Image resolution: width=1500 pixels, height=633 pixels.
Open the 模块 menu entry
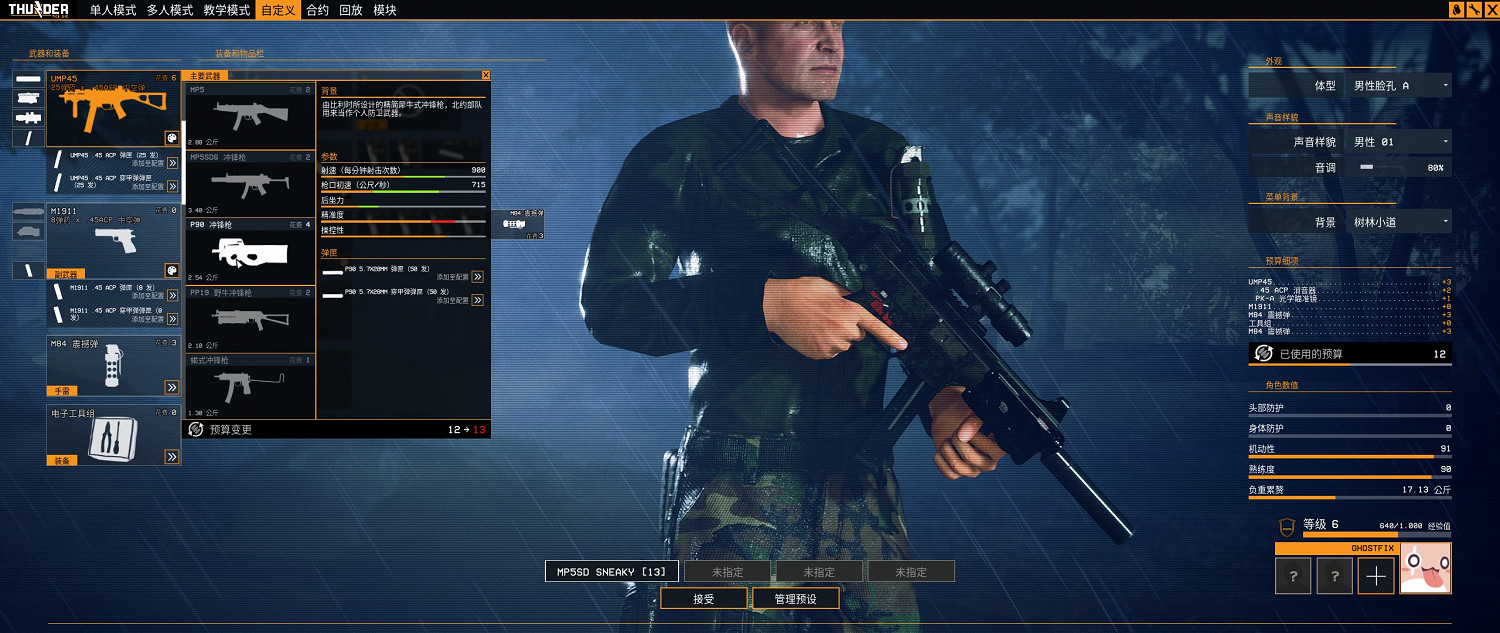point(384,10)
